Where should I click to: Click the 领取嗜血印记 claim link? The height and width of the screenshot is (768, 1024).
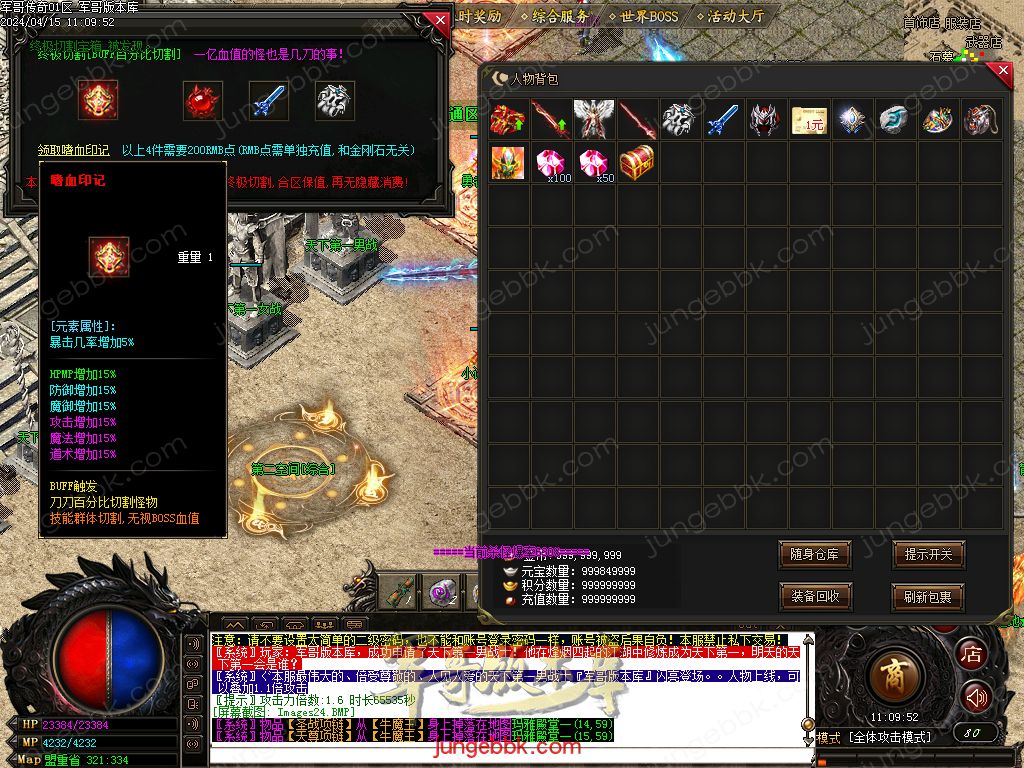(74, 150)
